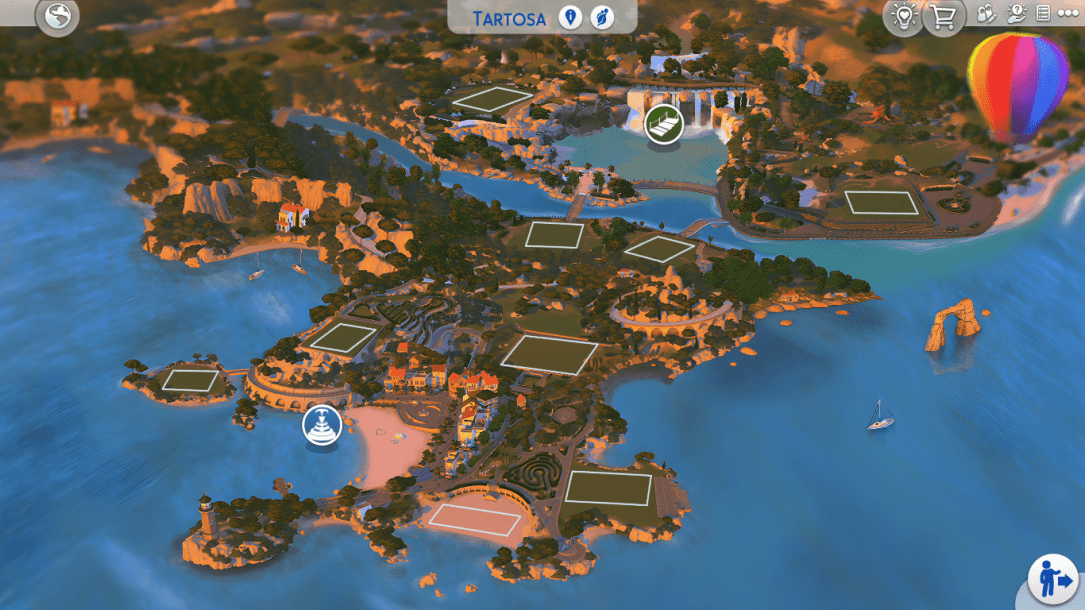This screenshot has width=1085, height=610.
Task: Select the fountain lot marker by the beach
Action: coord(322,426)
